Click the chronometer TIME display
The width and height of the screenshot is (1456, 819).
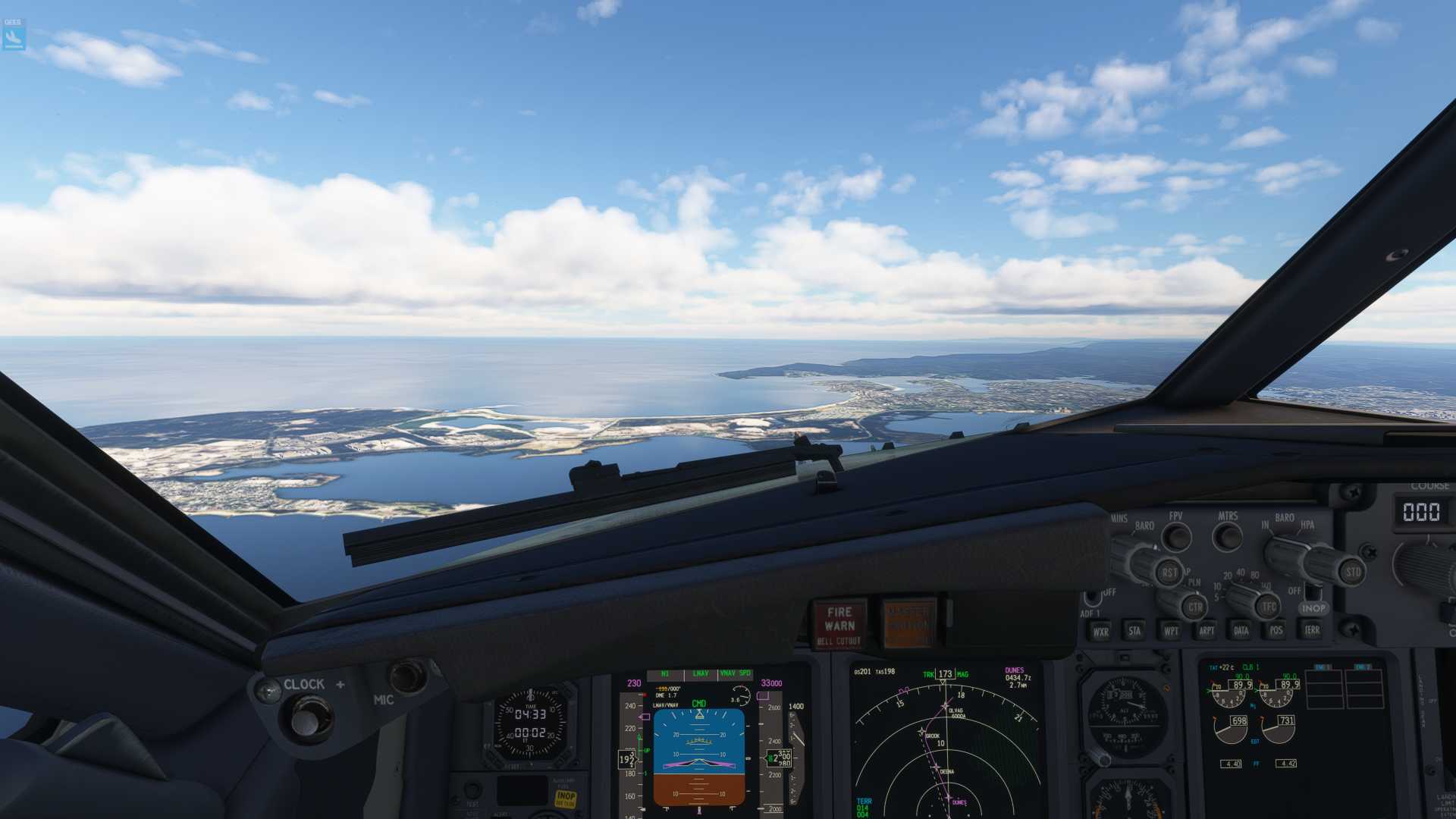531,713
